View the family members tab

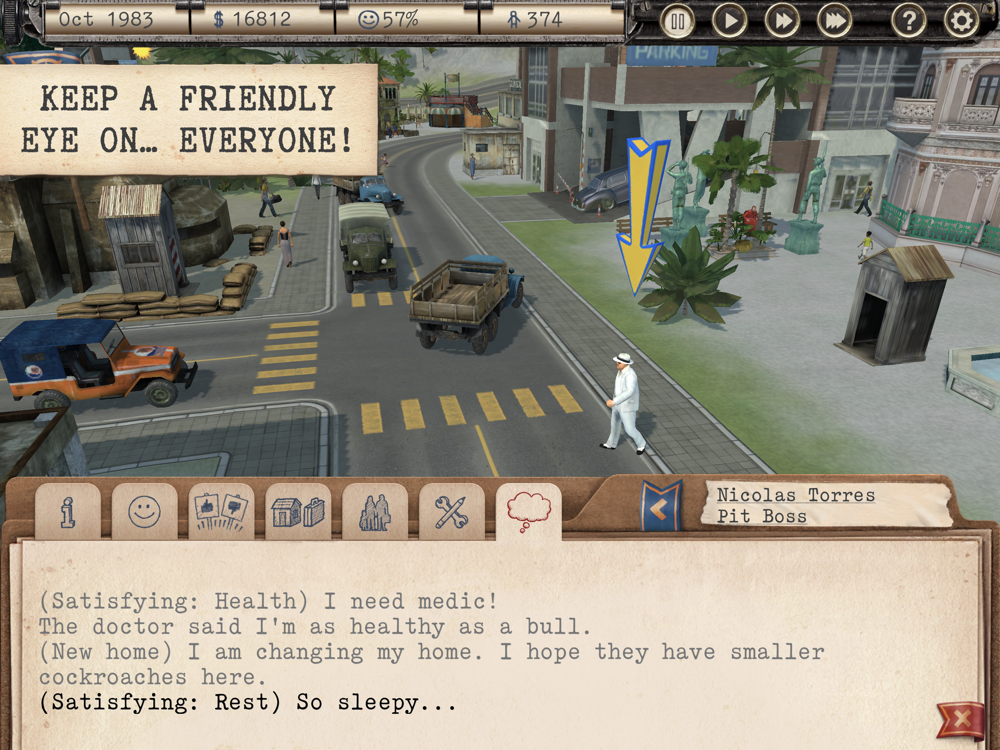375,513
